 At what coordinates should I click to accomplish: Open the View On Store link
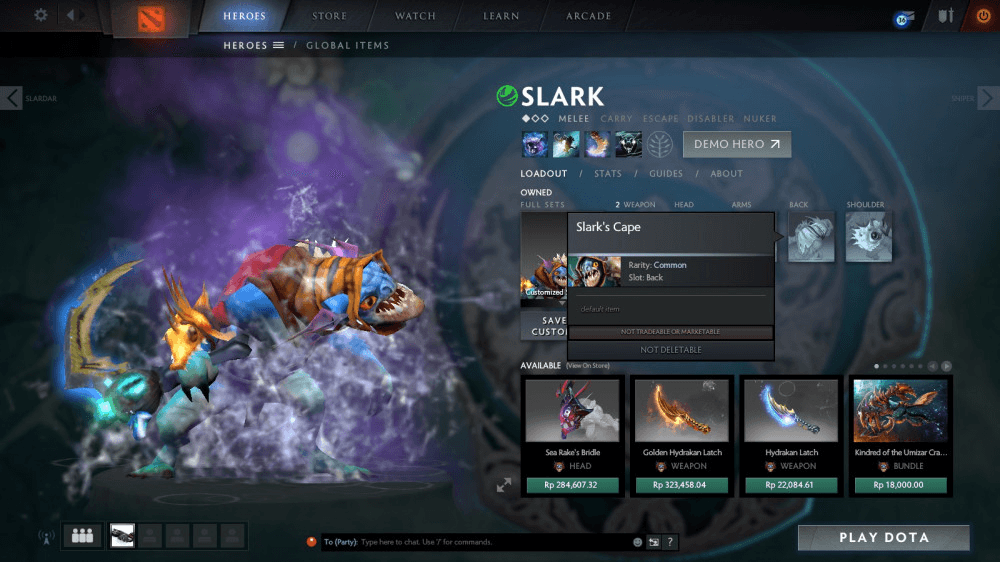click(589, 366)
